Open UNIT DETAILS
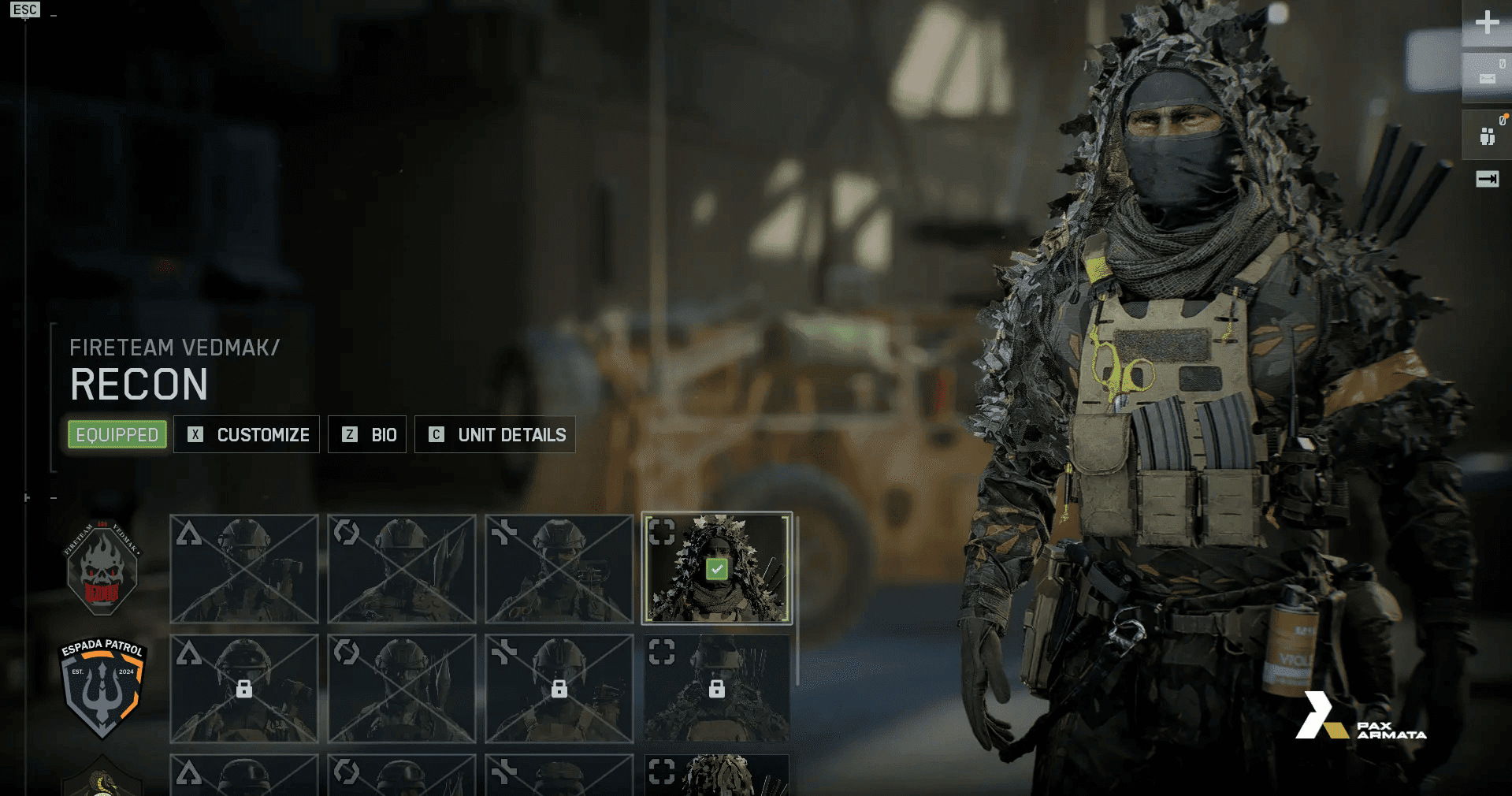 (x=495, y=434)
